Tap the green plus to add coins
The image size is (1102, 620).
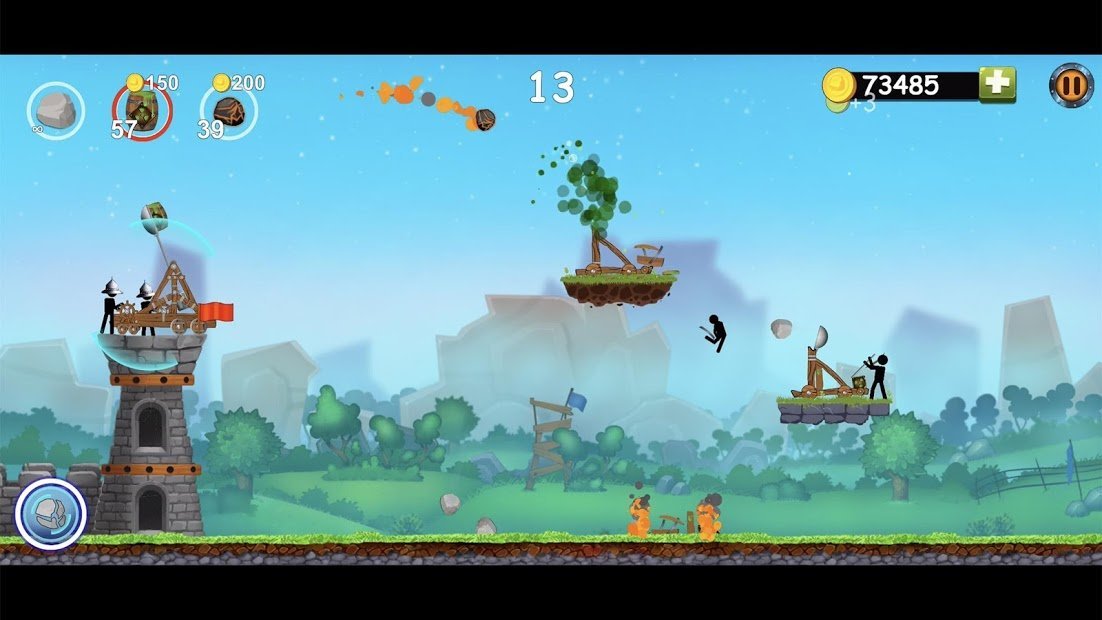click(x=997, y=85)
